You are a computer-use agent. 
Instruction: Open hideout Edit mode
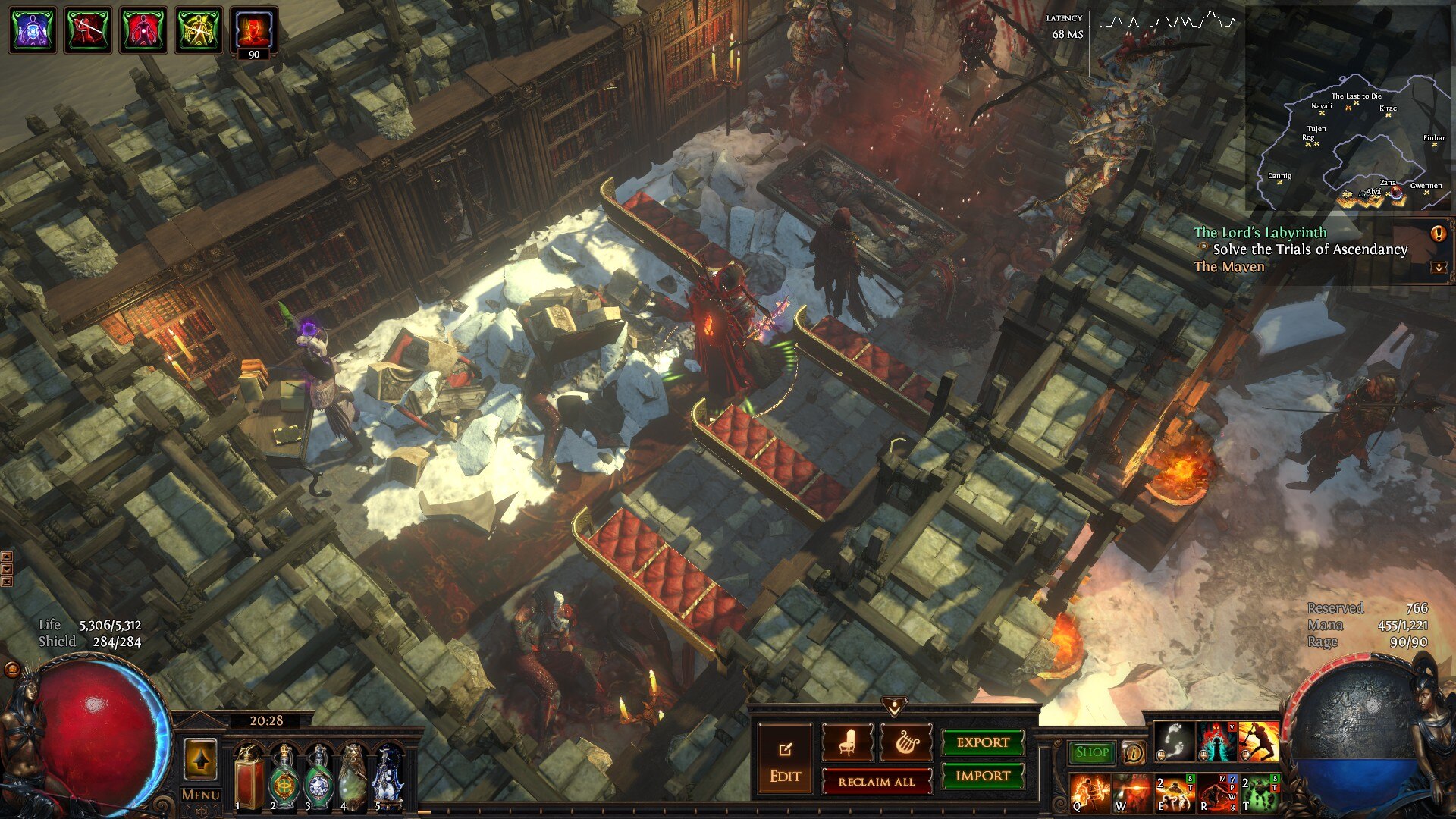point(785,761)
